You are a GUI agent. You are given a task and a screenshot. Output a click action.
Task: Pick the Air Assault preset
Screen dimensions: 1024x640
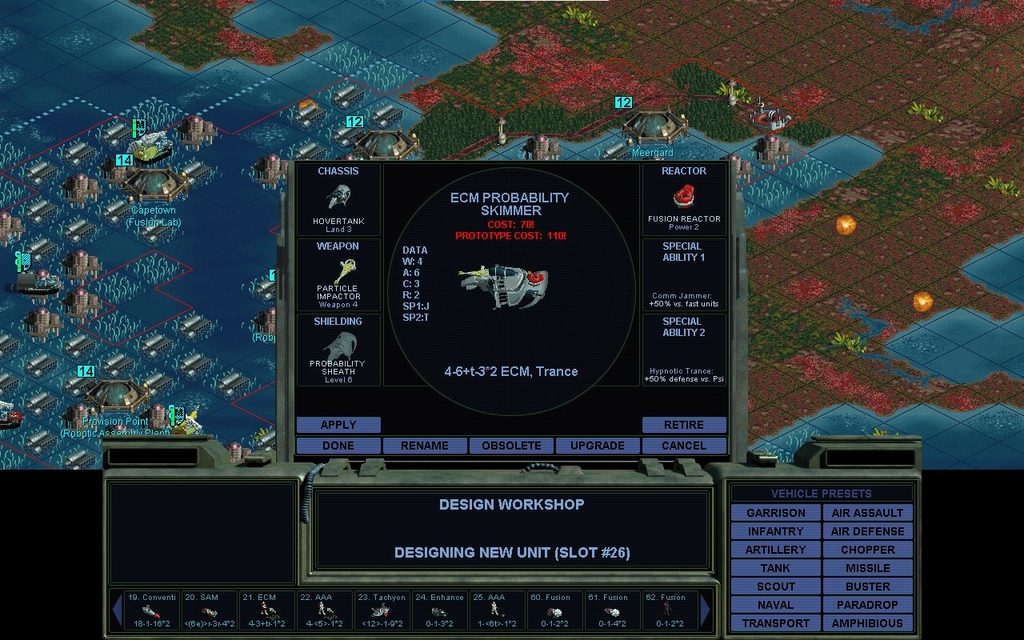click(x=867, y=513)
